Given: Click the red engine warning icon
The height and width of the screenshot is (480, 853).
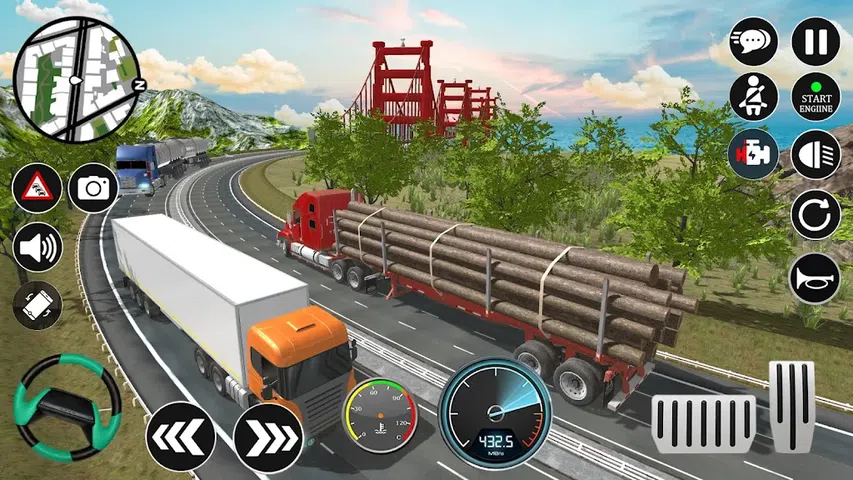Looking at the screenshot, I should pos(754,156).
